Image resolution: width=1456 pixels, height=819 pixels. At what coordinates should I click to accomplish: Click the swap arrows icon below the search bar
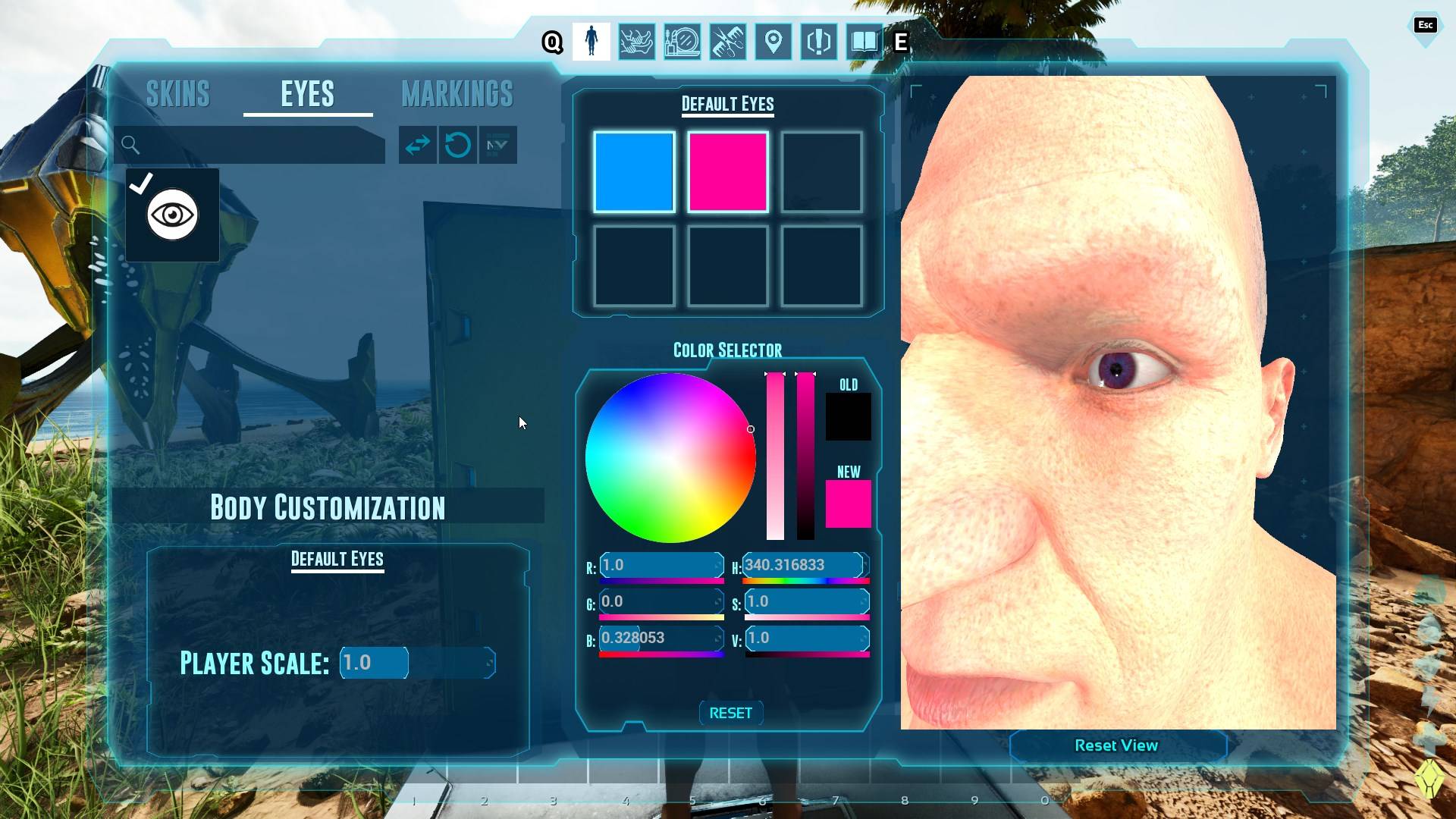pos(418,146)
